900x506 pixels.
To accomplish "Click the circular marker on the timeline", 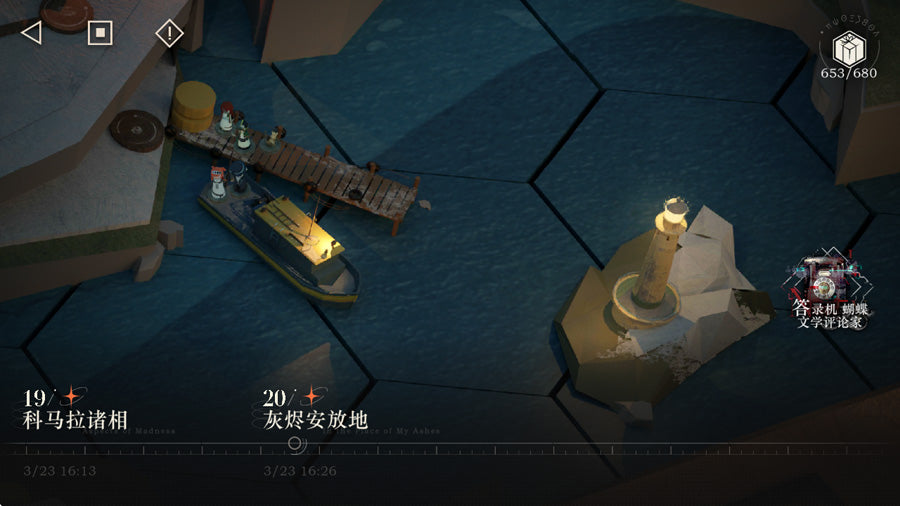I will (x=295, y=443).
